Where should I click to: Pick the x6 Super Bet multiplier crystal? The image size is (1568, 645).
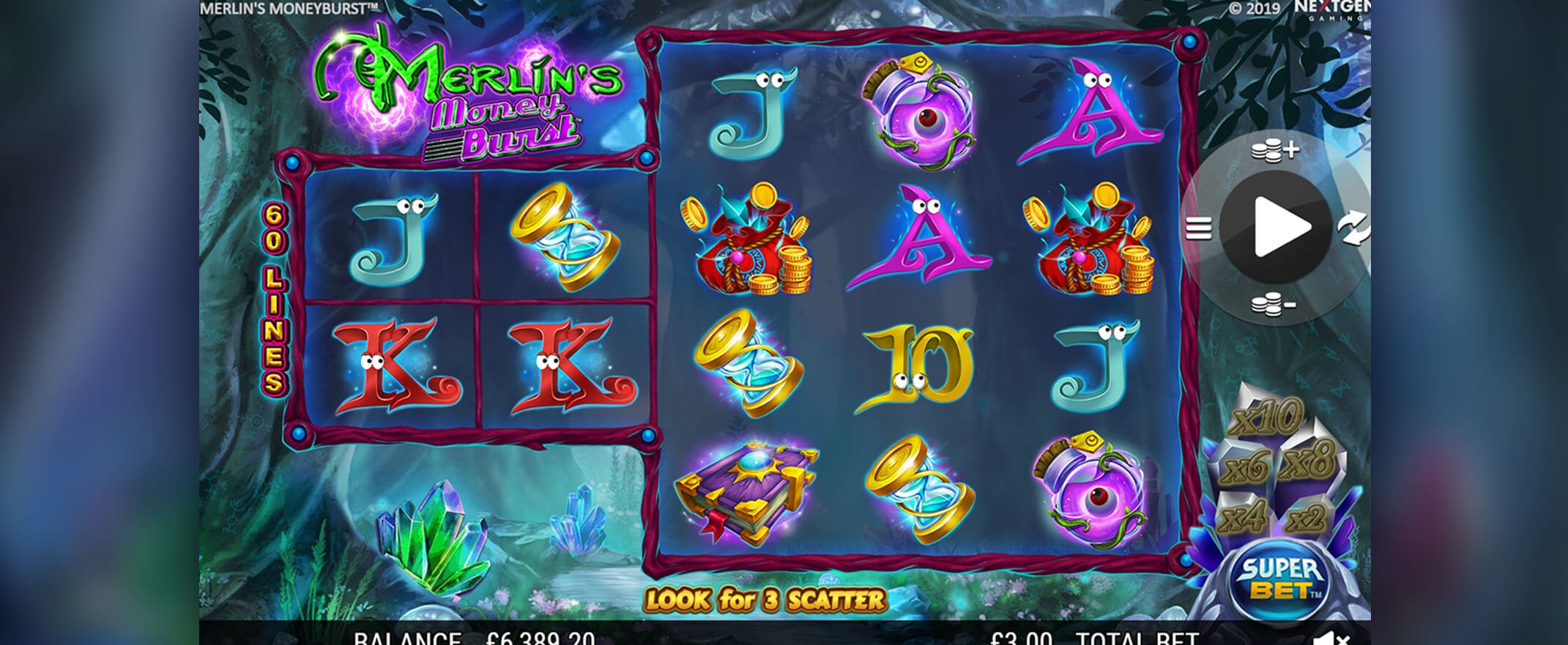[1244, 468]
